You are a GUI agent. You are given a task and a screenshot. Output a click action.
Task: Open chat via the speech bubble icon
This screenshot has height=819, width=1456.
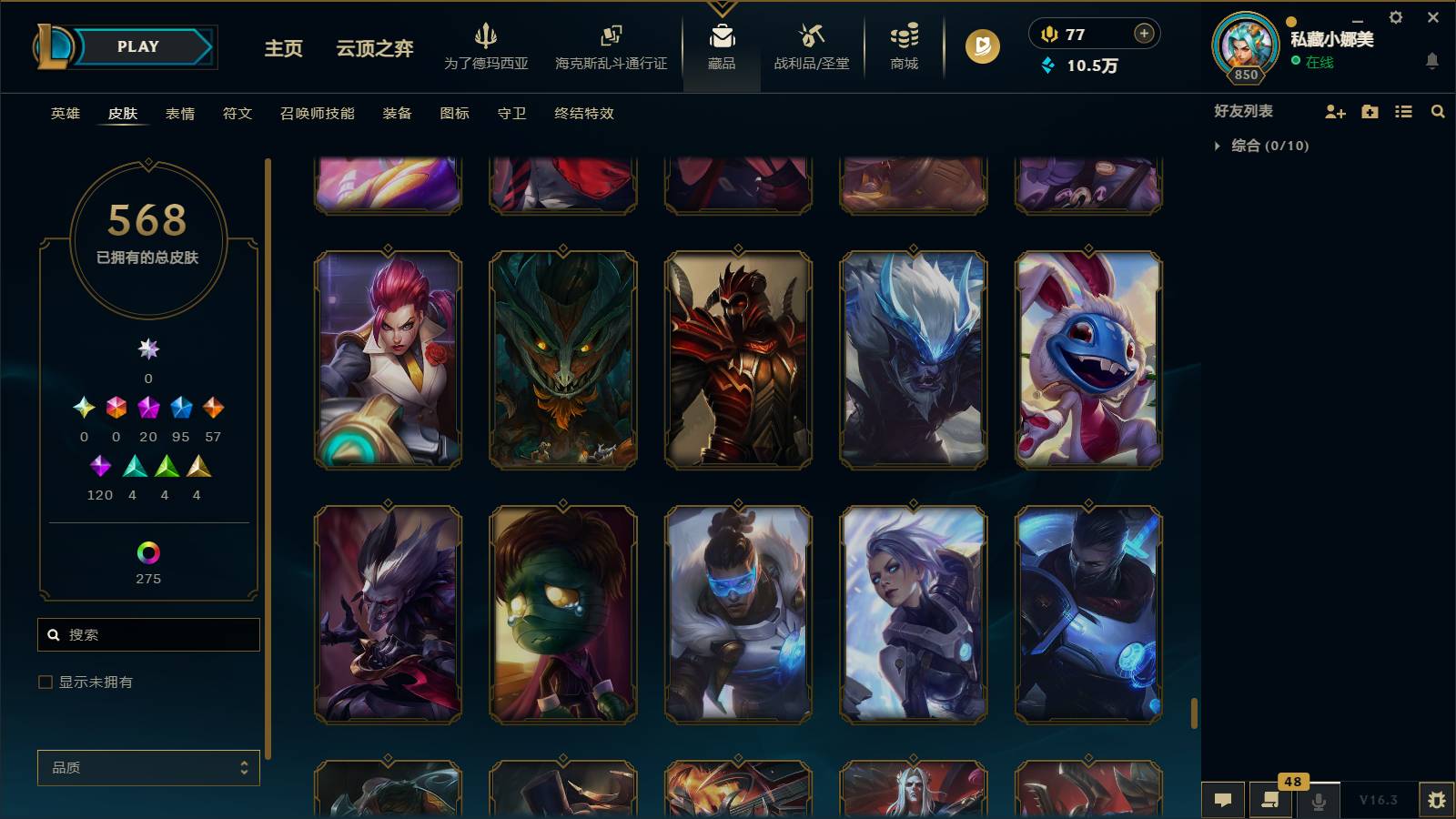pyautogui.click(x=1223, y=801)
